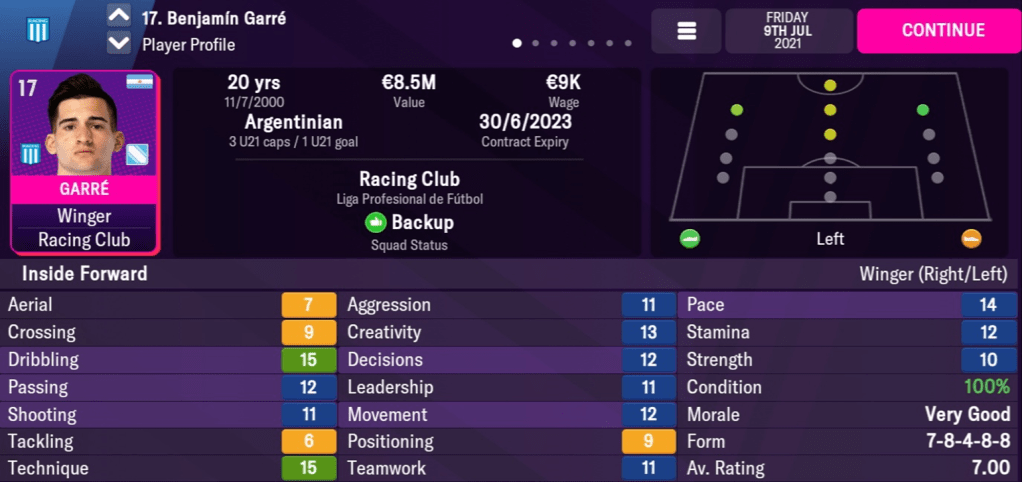Image resolution: width=1022 pixels, height=482 pixels.
Task: Click the first page indicator dot
Action: [517, 44]
